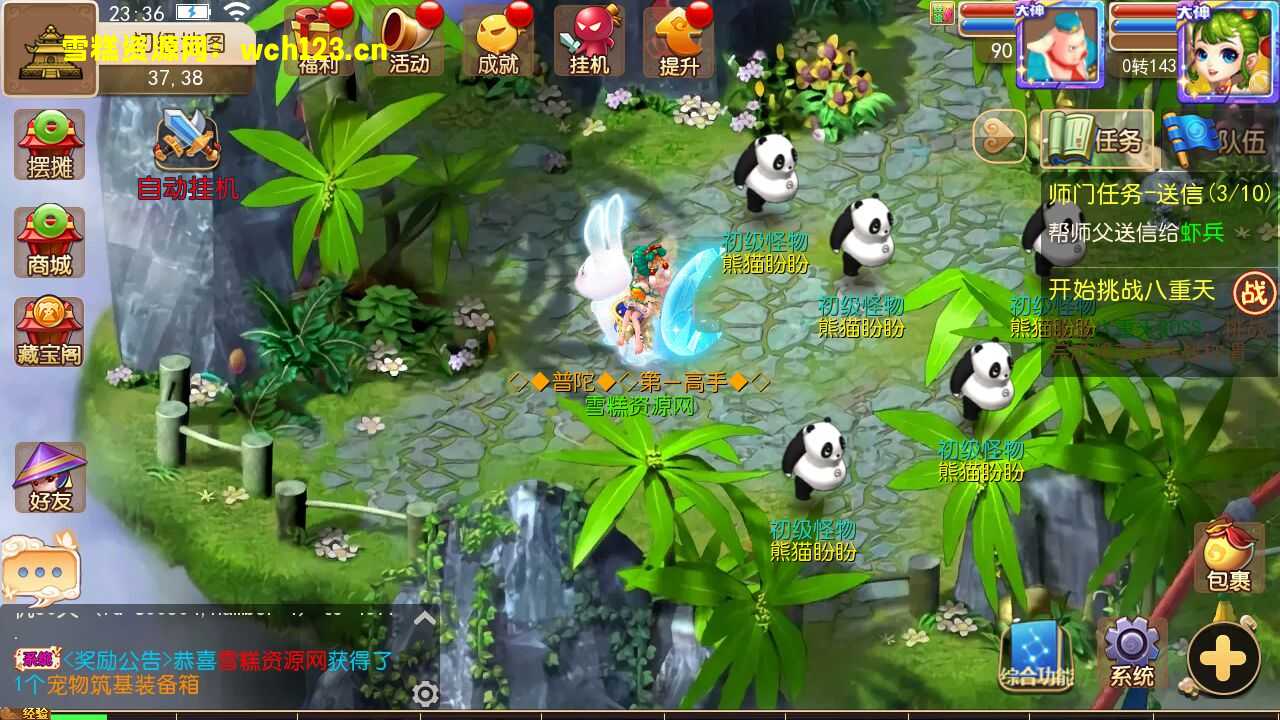Click the 战 challenge button
The height and width of the screenshot is (720, 1280).
pos(1253,292)
